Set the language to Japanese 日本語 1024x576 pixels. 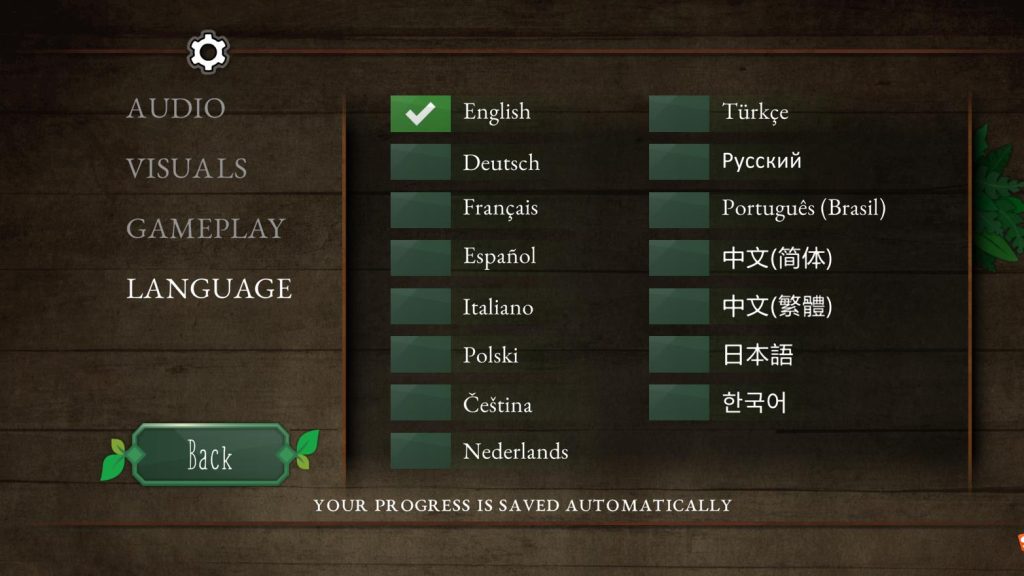point(679,355)
